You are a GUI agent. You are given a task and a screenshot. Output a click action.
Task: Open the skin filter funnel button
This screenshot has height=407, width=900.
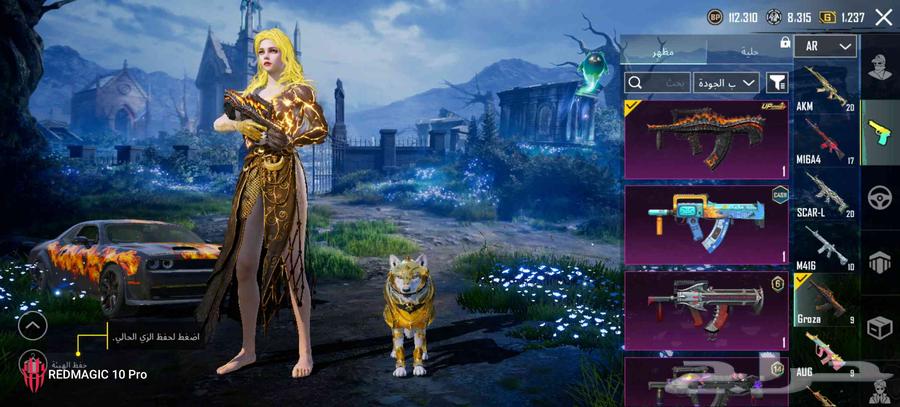pyautogui.click(x=776, y=82)
